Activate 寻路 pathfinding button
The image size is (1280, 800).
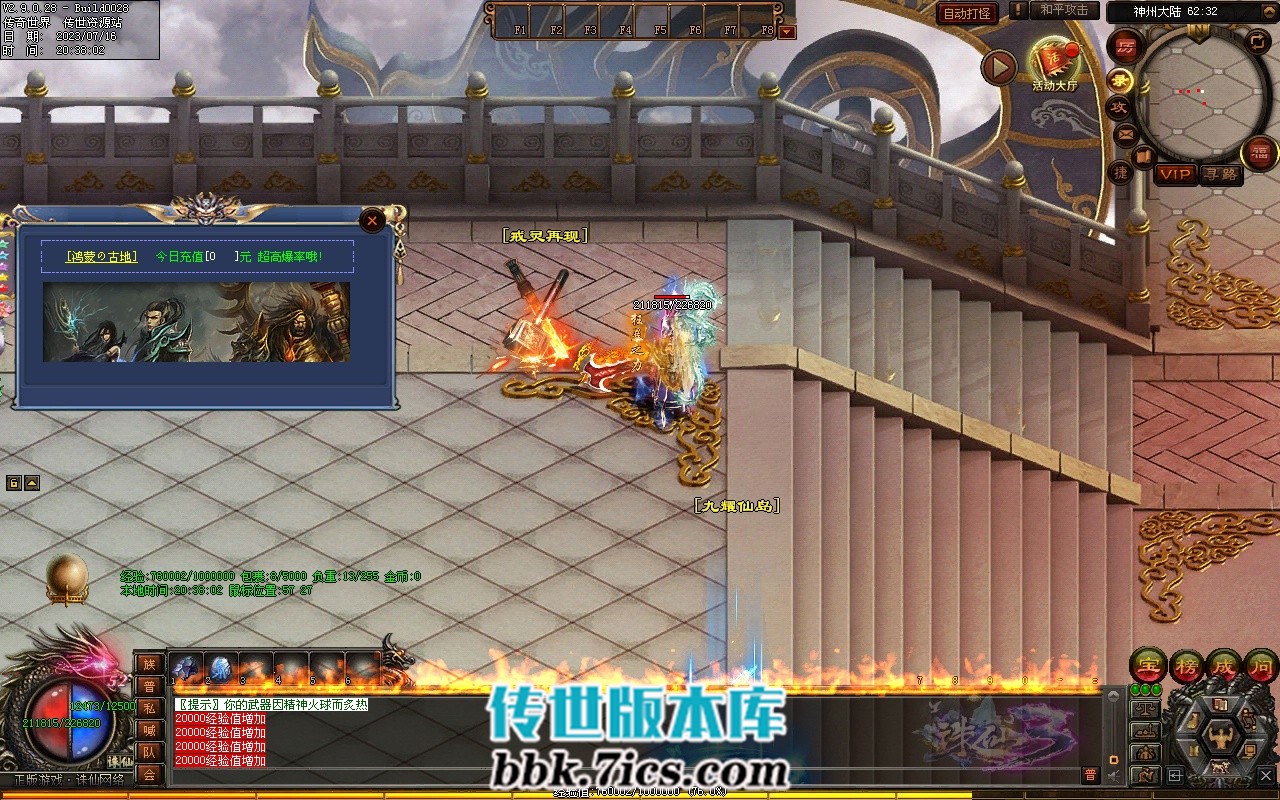[1220, 174]
